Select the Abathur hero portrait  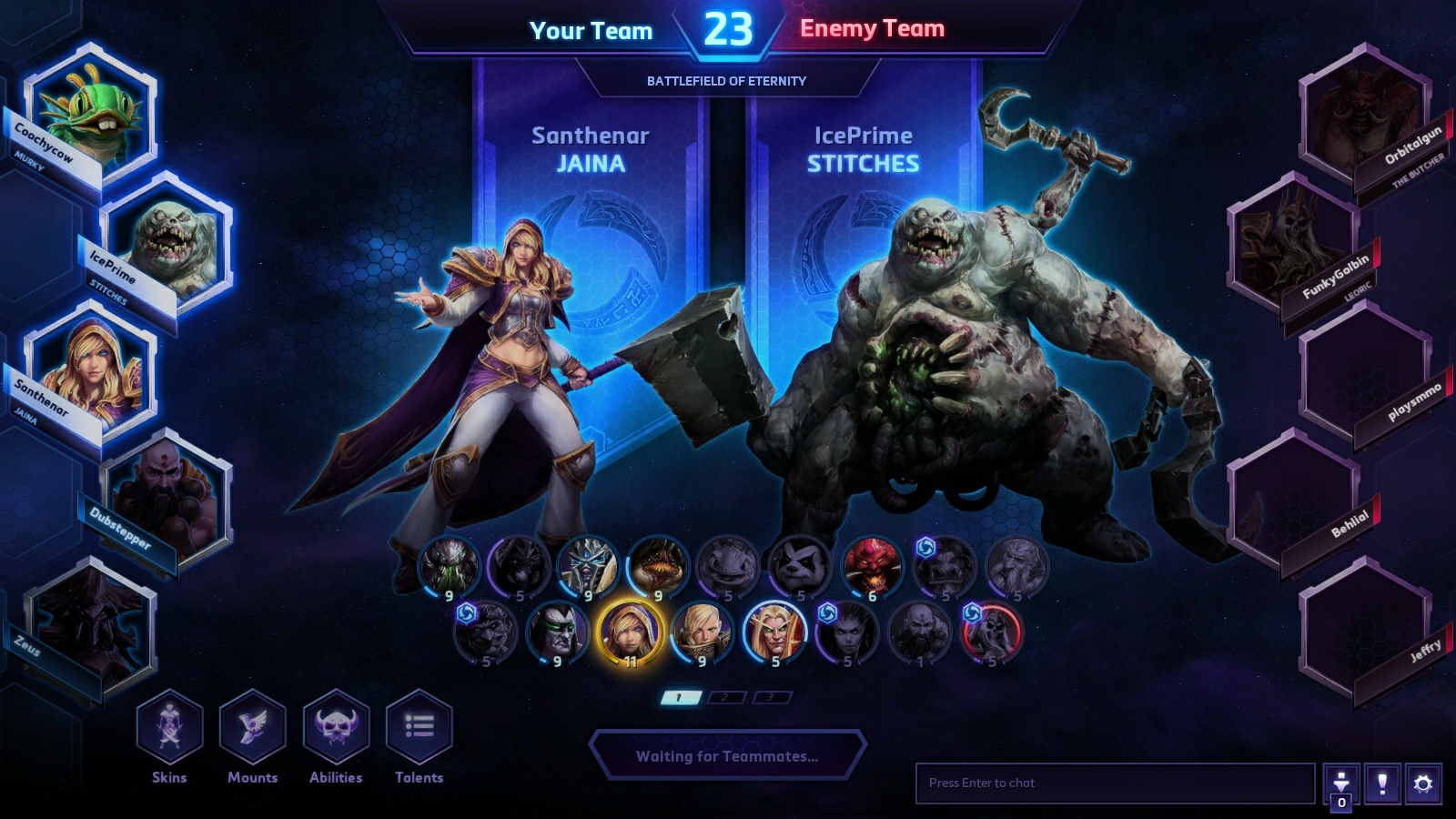pyautogui.click(x=449, y=566)
